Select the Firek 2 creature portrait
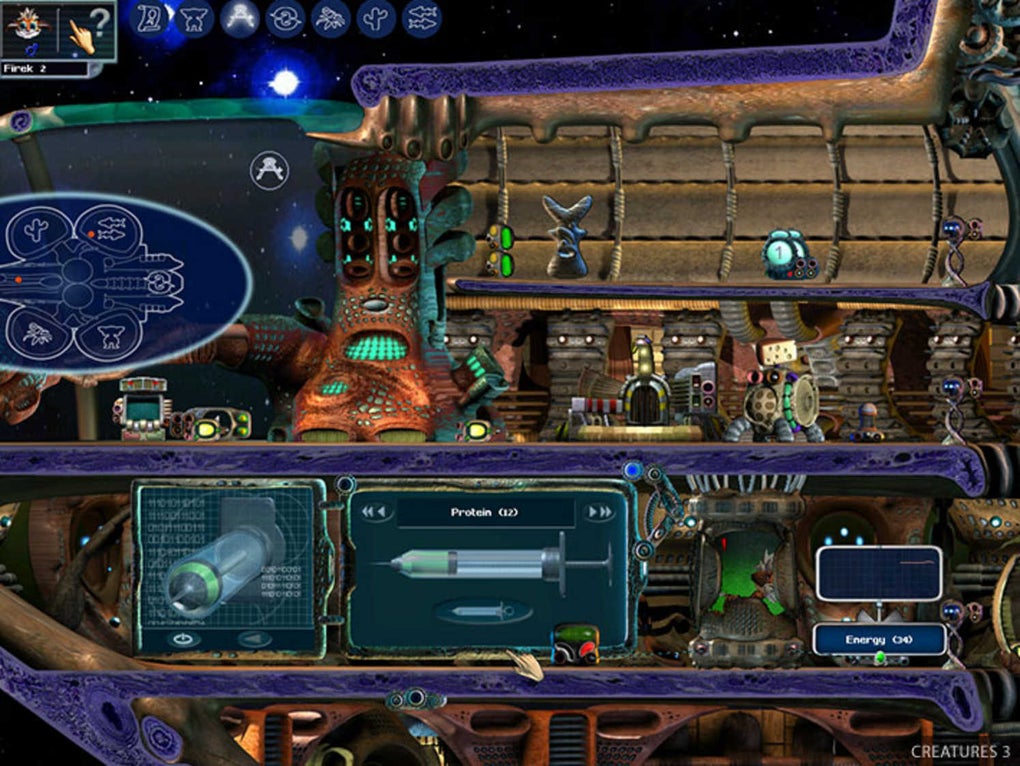Image resolution: width=1020 pixels, height=766 pixels. (28, 30)
